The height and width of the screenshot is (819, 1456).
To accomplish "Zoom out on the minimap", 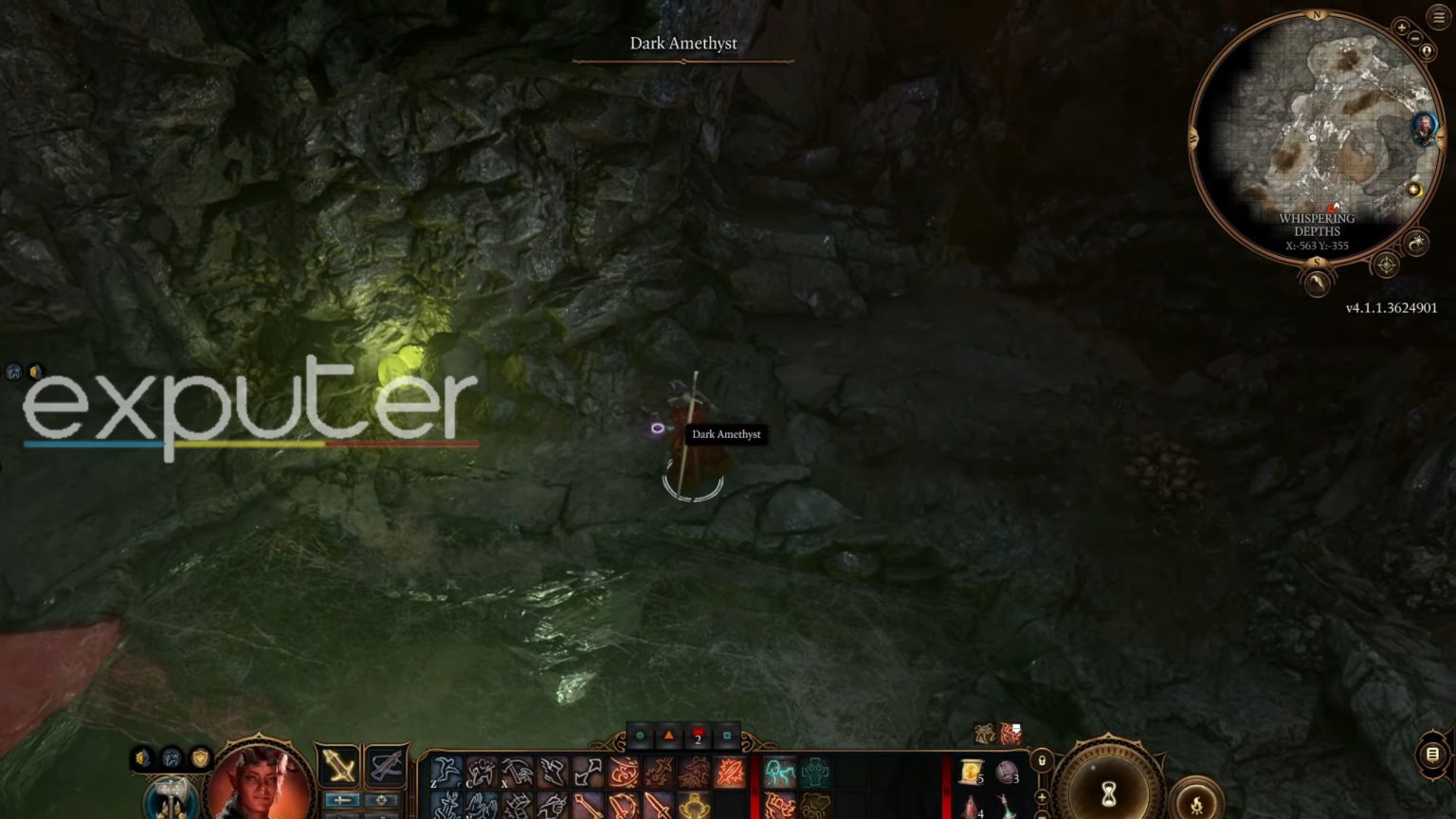I will pyautogui.click(x=1415, y=39).
